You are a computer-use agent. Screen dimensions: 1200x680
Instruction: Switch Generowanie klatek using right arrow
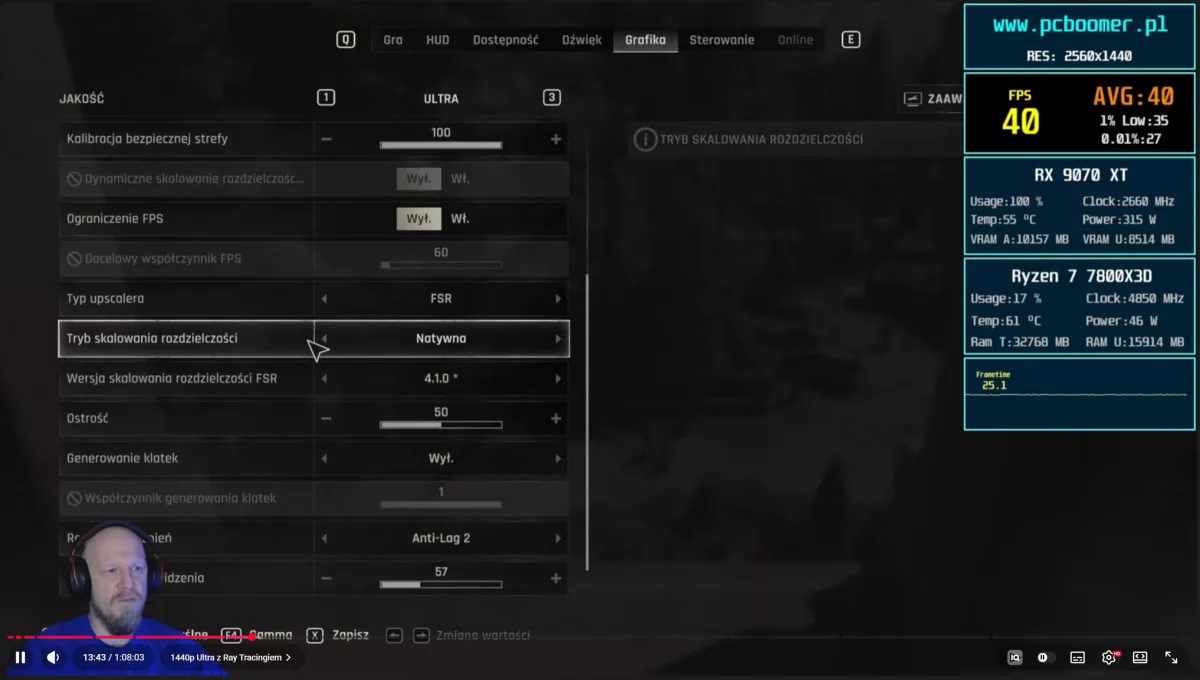pos(558,459)
